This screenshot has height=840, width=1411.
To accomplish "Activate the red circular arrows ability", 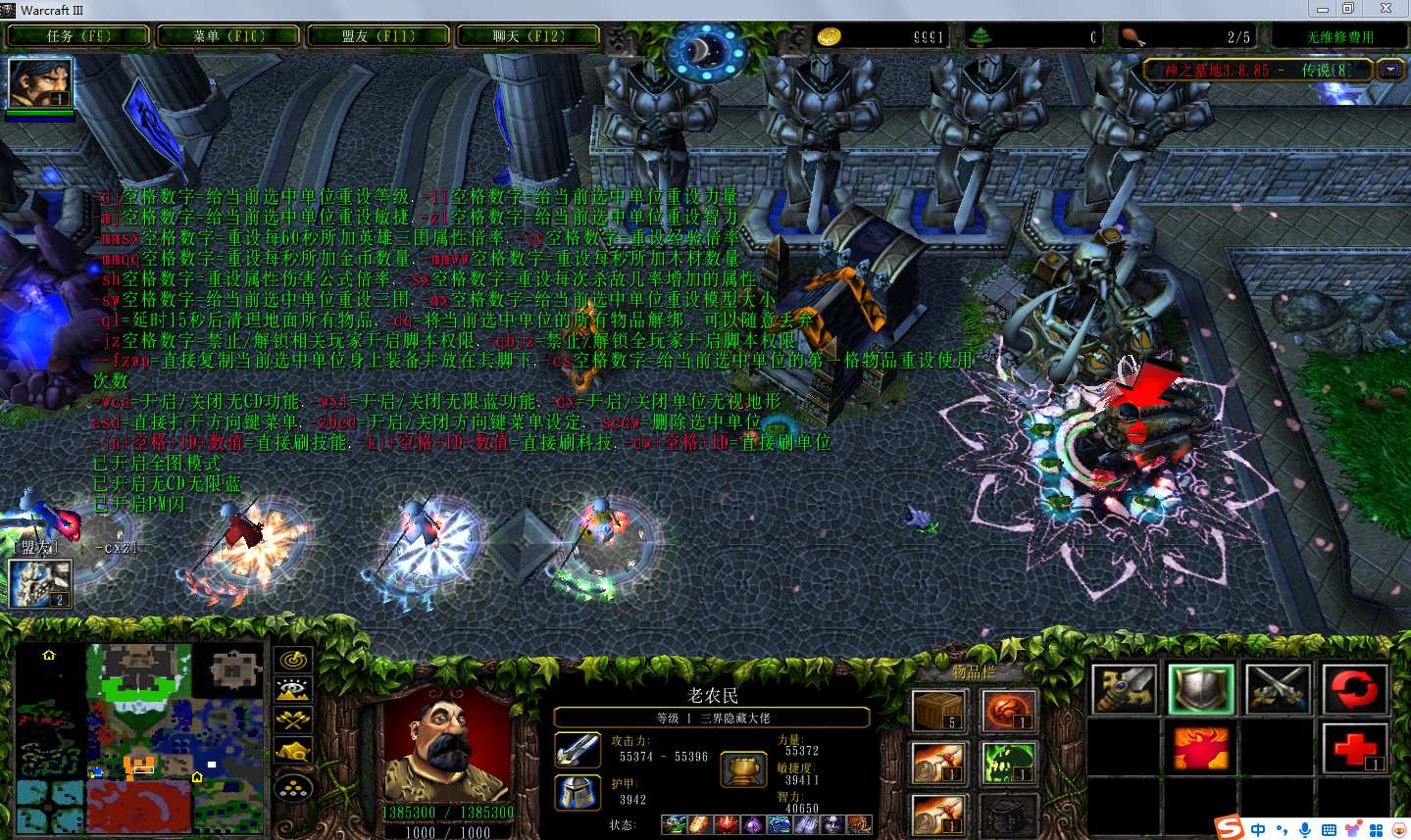I will 1354,689.
